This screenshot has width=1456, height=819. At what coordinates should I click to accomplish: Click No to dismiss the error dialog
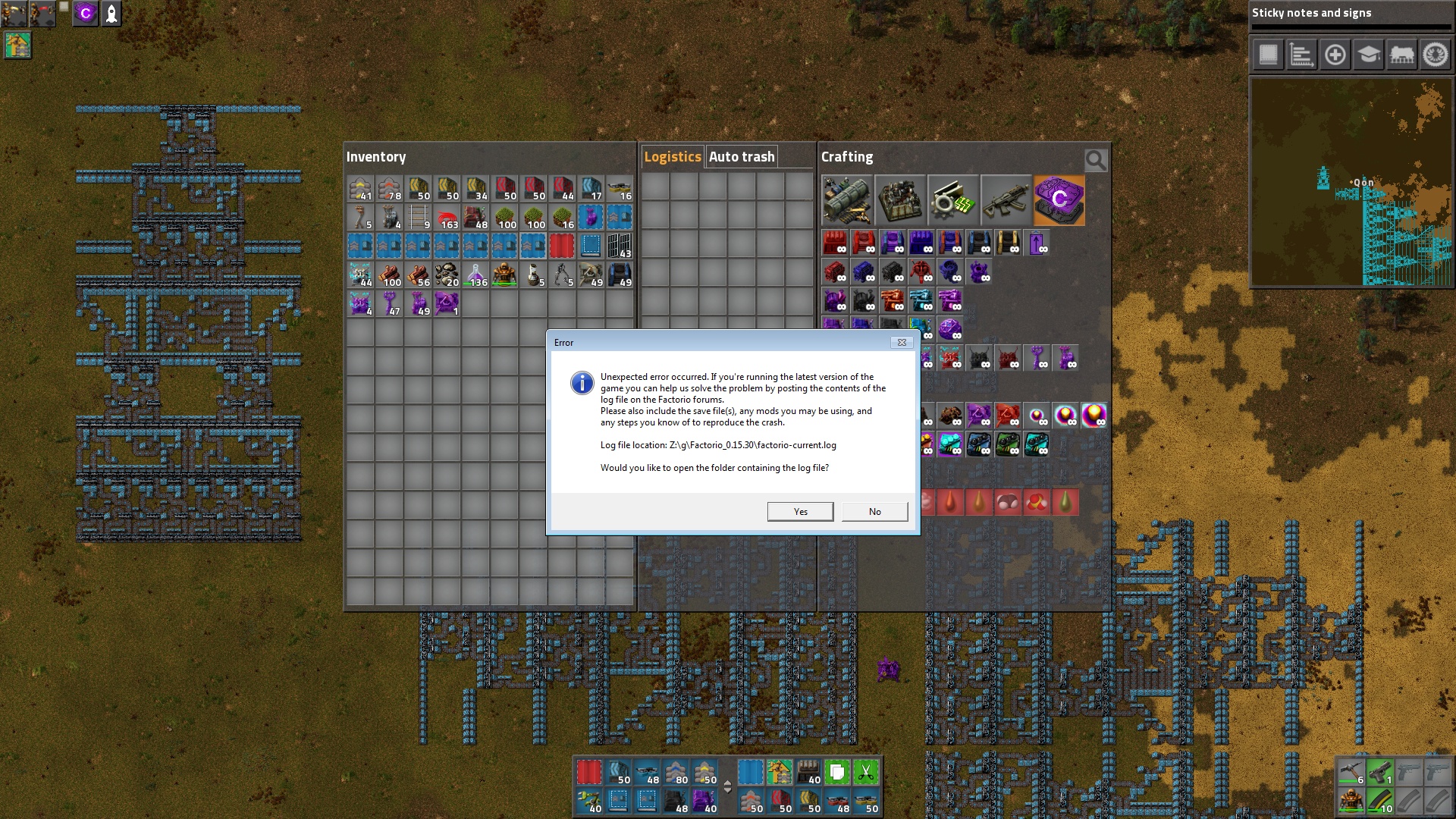pos(874,511)
